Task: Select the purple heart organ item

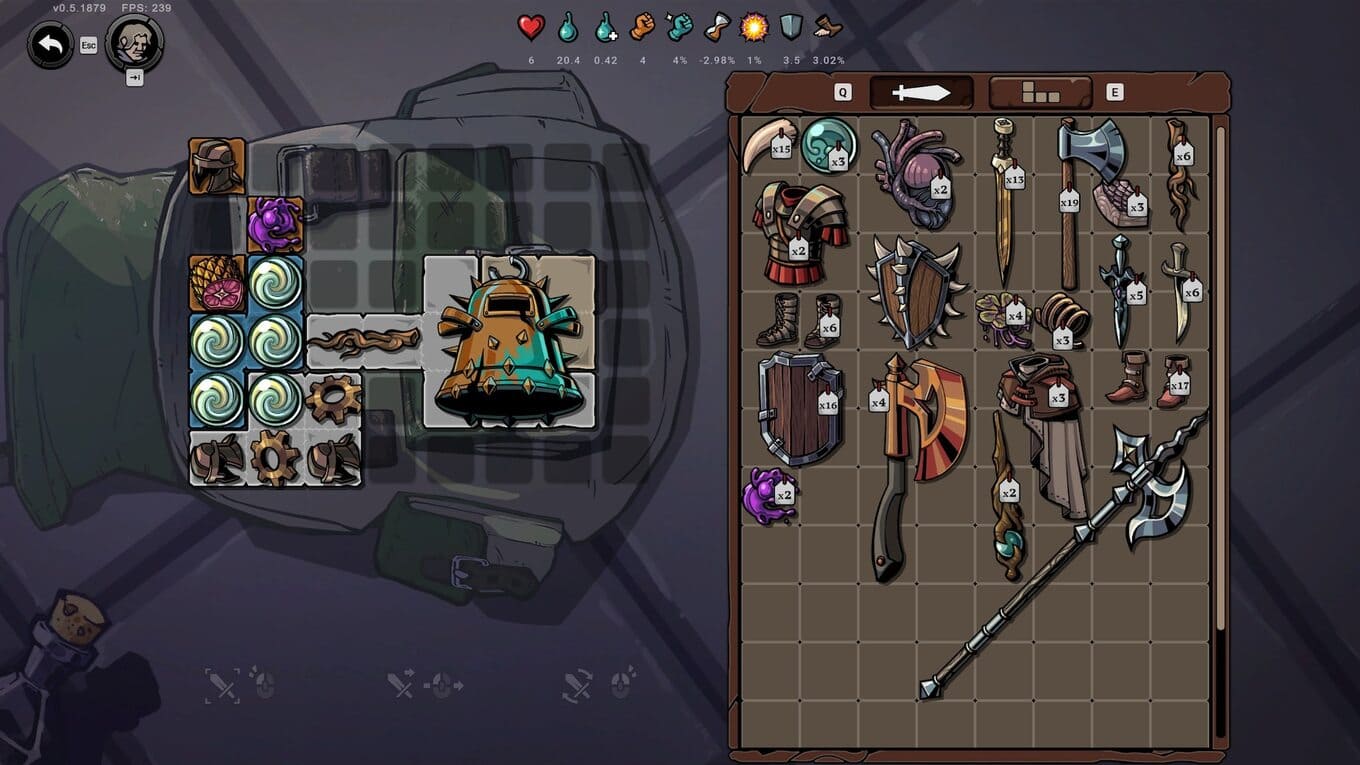Action: click(915, 165)
